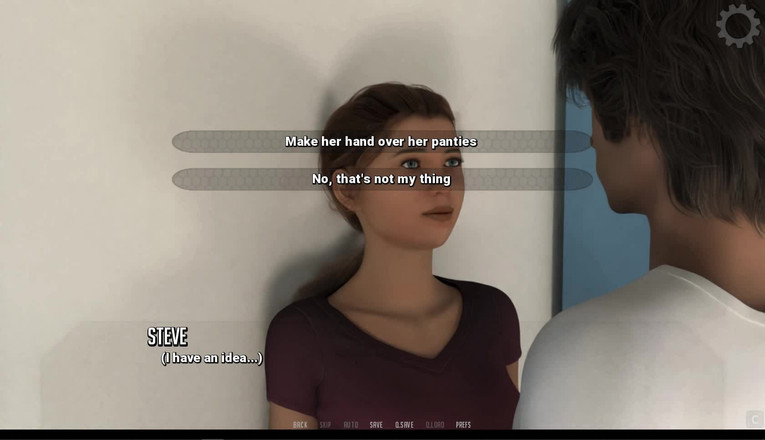The width and height of the screenshot is (765, 440).
Task: Click Skip in the quick menu
Action: coord(326,425)
